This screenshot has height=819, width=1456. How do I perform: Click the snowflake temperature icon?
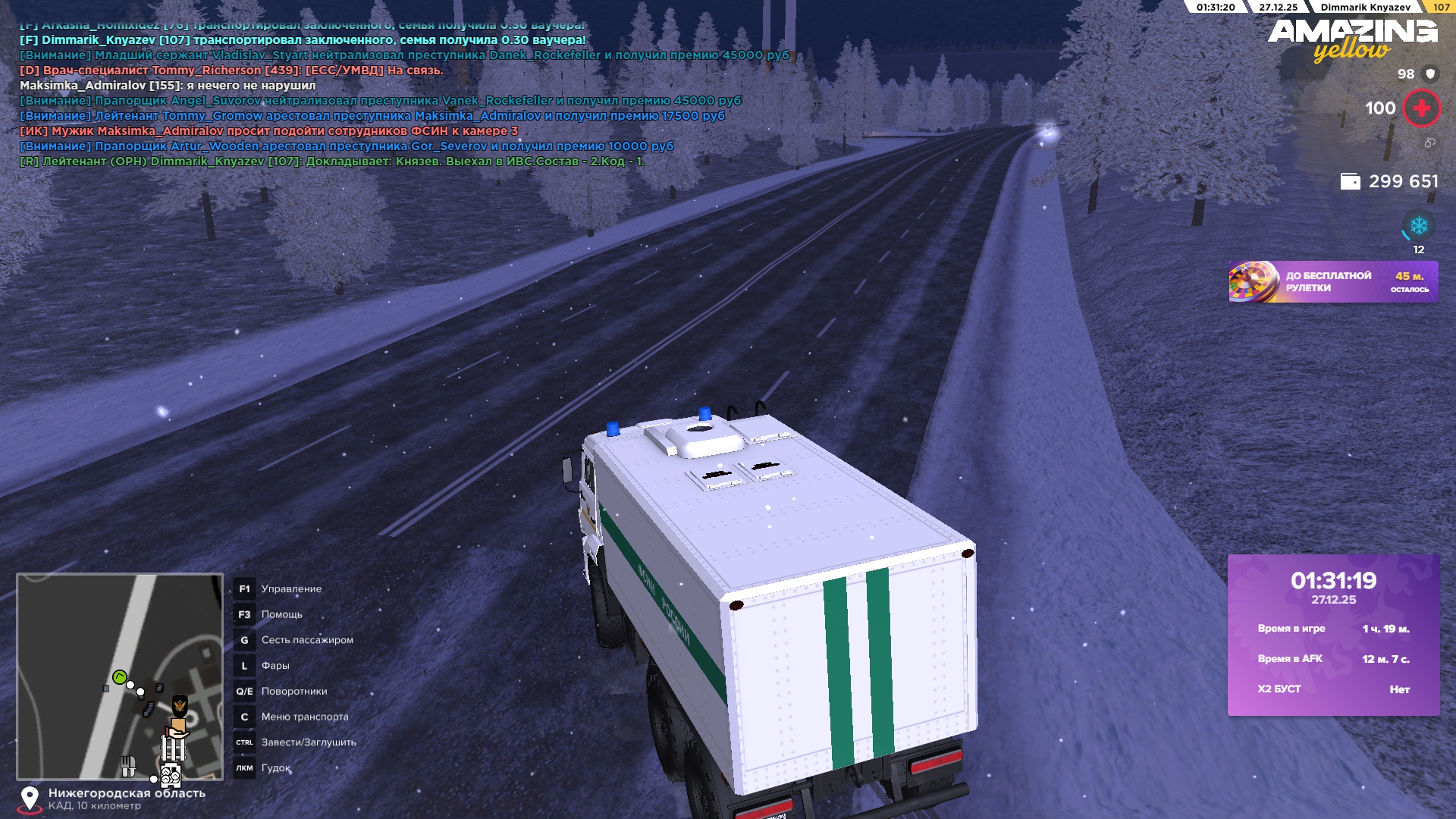tap(1418, 226)
